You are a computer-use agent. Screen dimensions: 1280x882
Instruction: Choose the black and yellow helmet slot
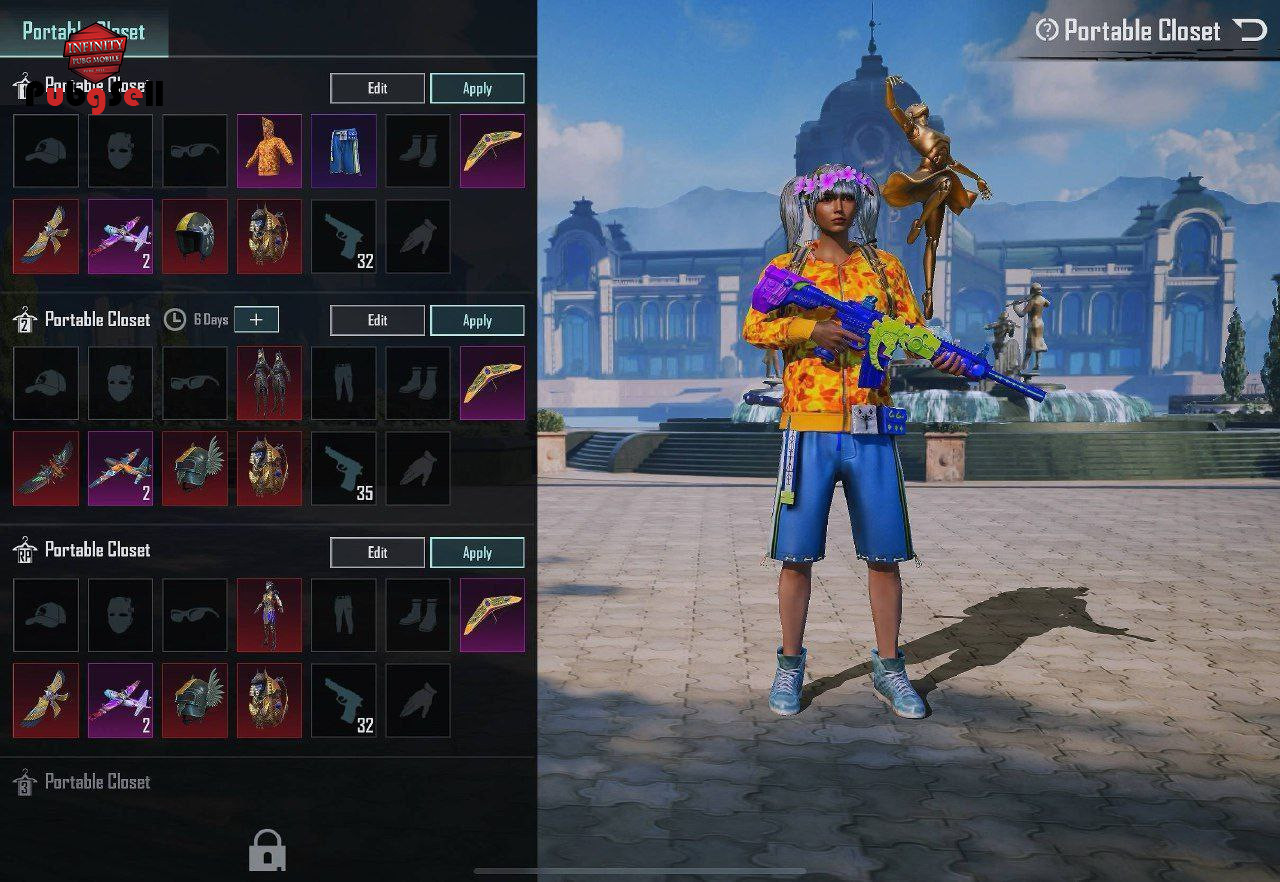click(195, 236)
